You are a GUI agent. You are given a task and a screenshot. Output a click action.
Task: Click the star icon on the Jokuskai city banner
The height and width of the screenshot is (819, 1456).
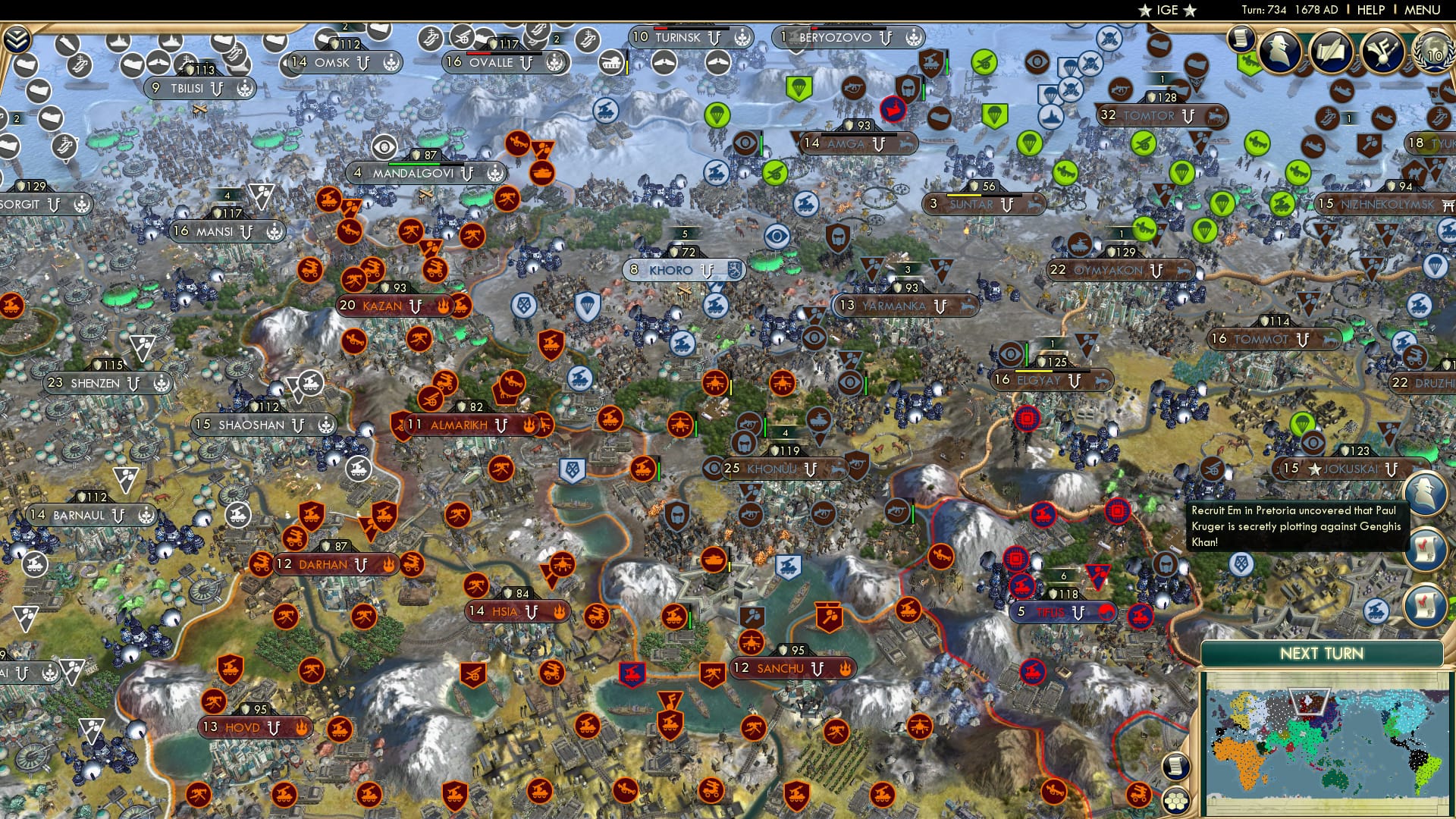point(1313,469)
